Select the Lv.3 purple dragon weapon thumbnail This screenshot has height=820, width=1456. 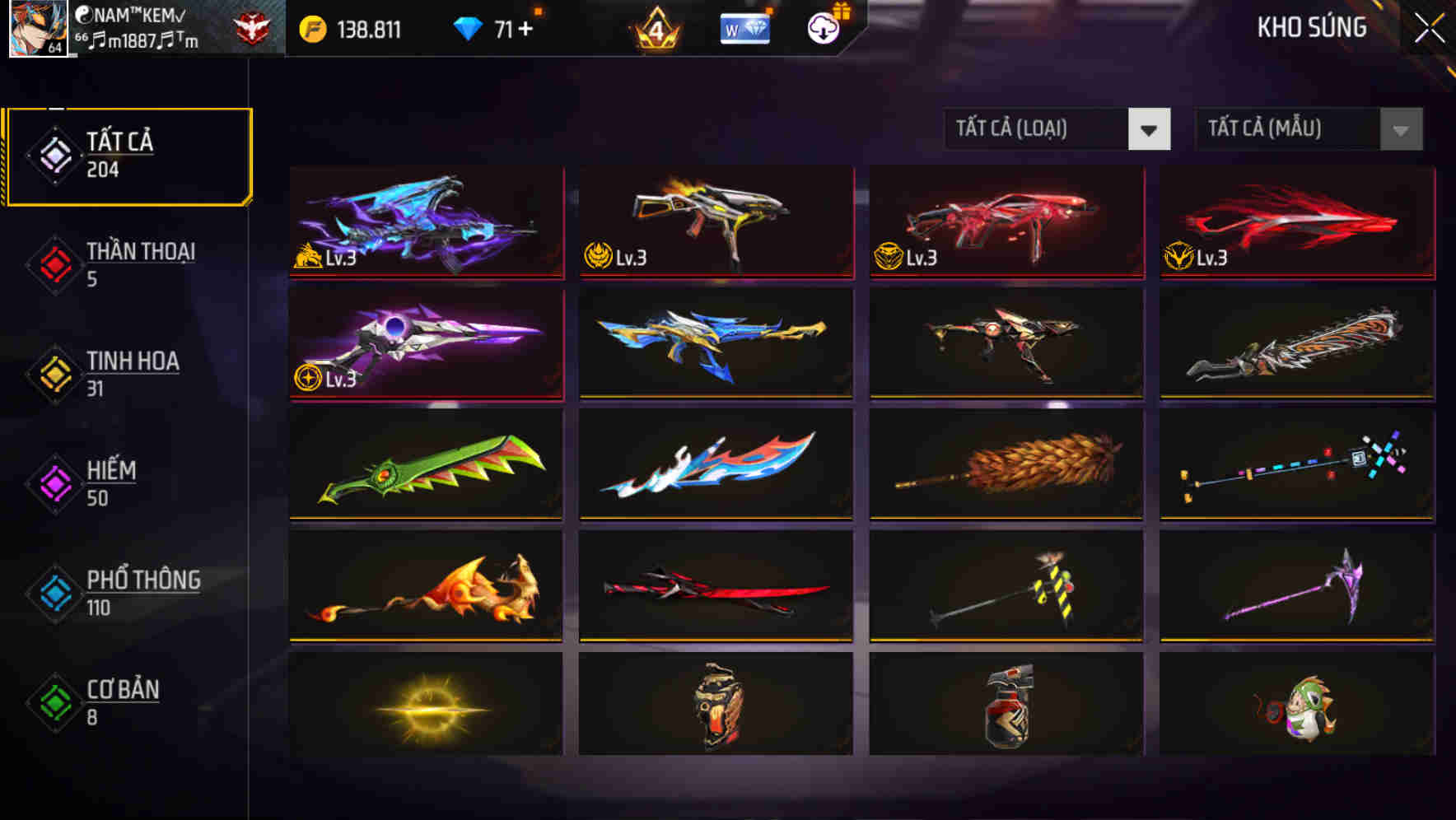tap(425, 223)
